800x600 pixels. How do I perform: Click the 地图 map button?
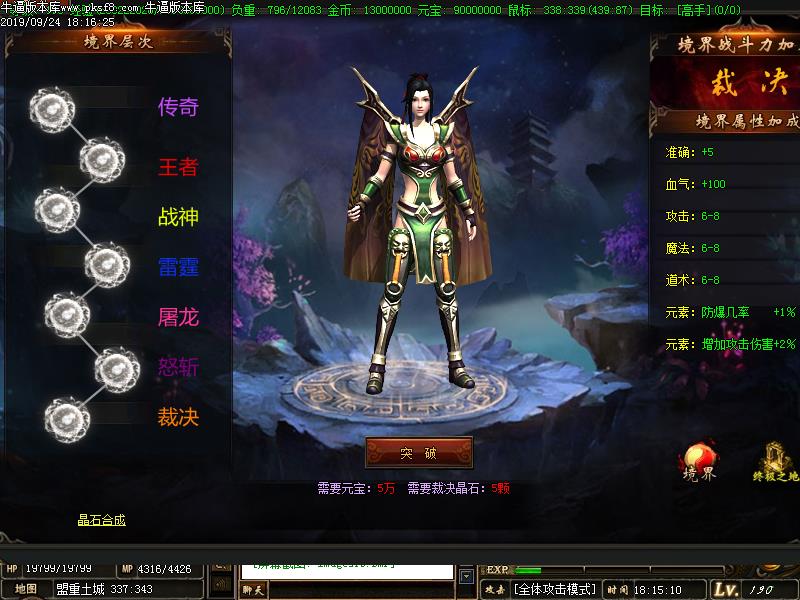[x=25, y=588]
